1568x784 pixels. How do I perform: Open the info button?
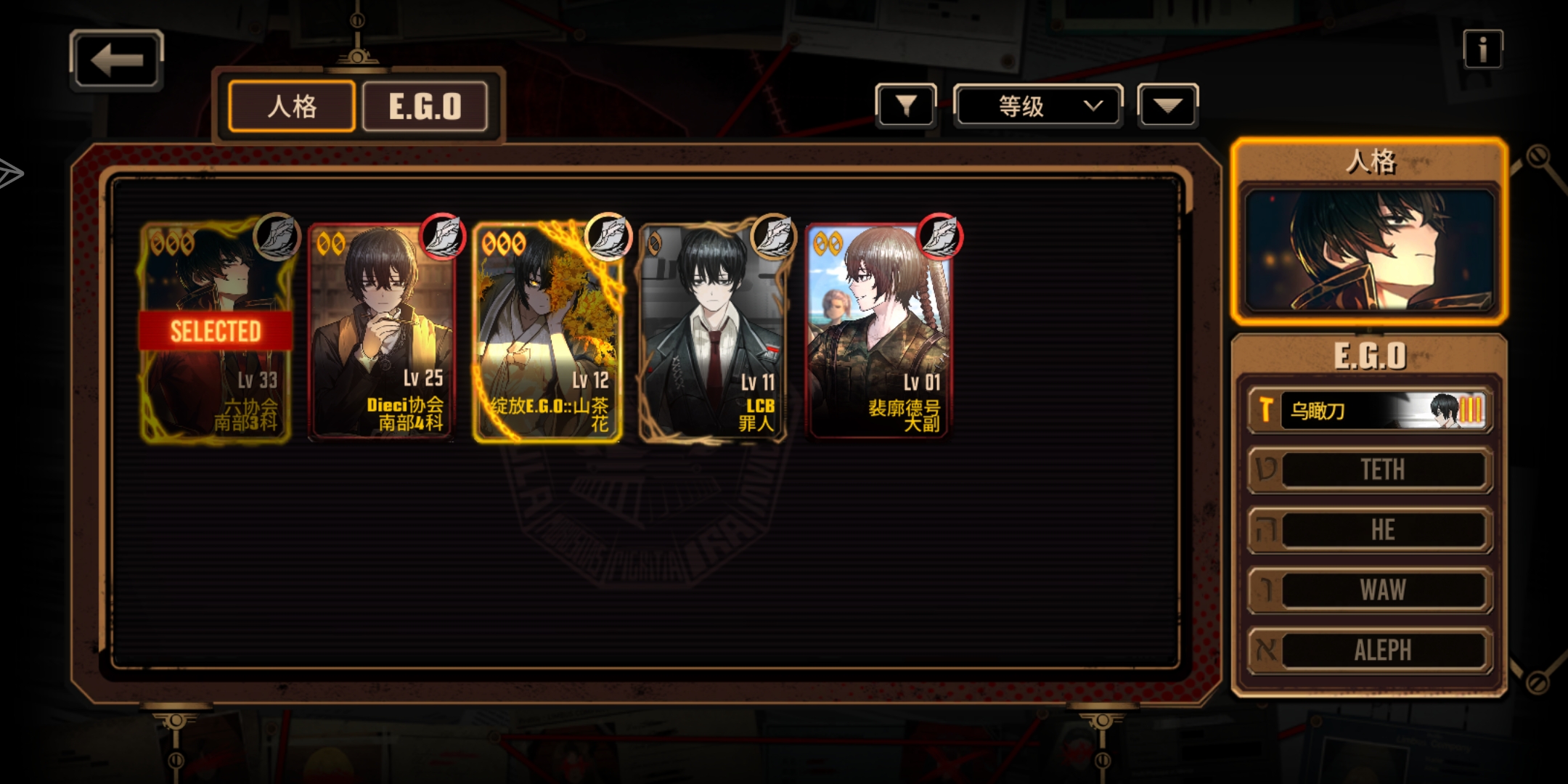(x=1482, y=50)
